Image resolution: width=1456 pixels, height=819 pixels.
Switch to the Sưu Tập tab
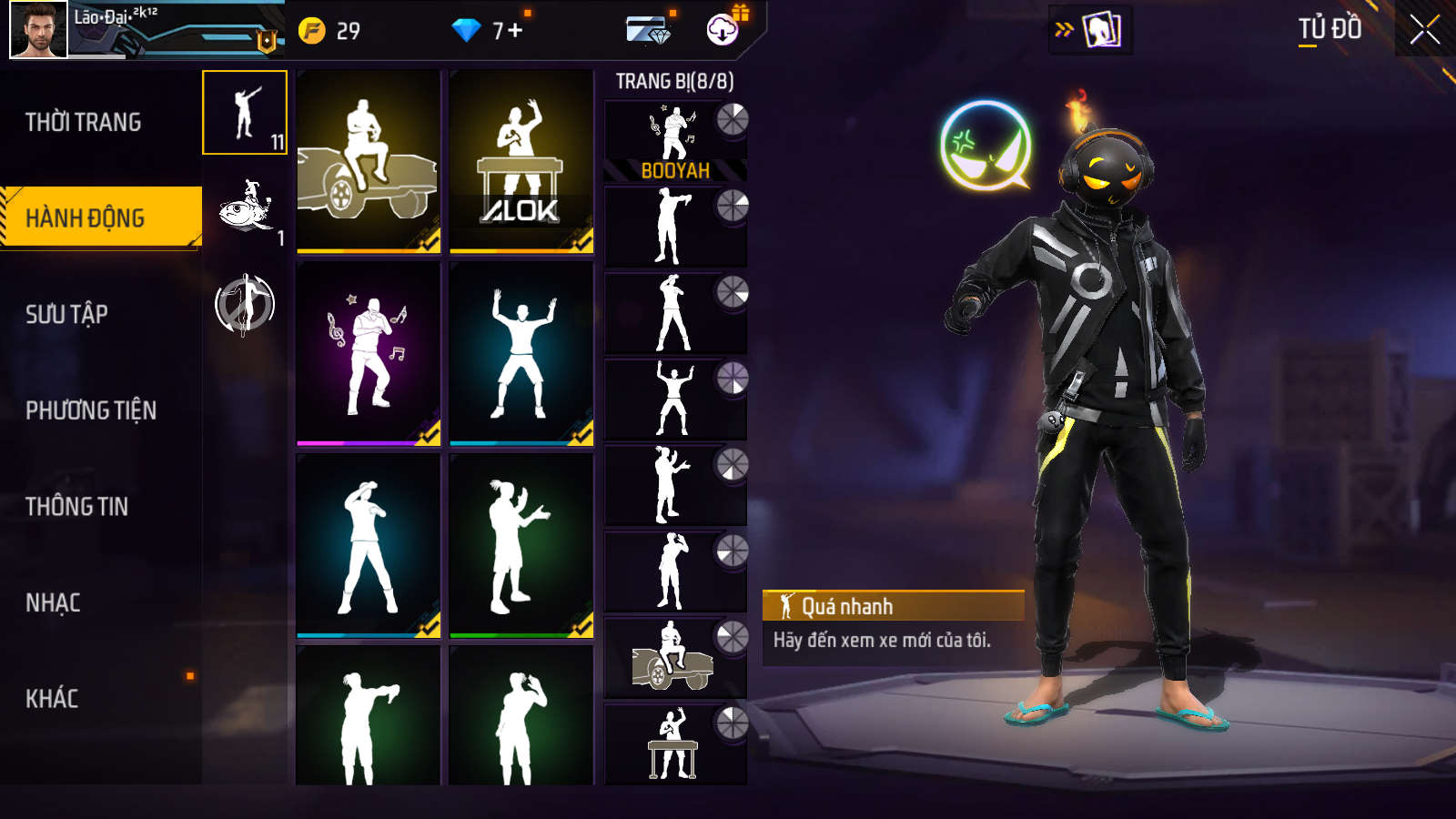[x=67, y=314]
